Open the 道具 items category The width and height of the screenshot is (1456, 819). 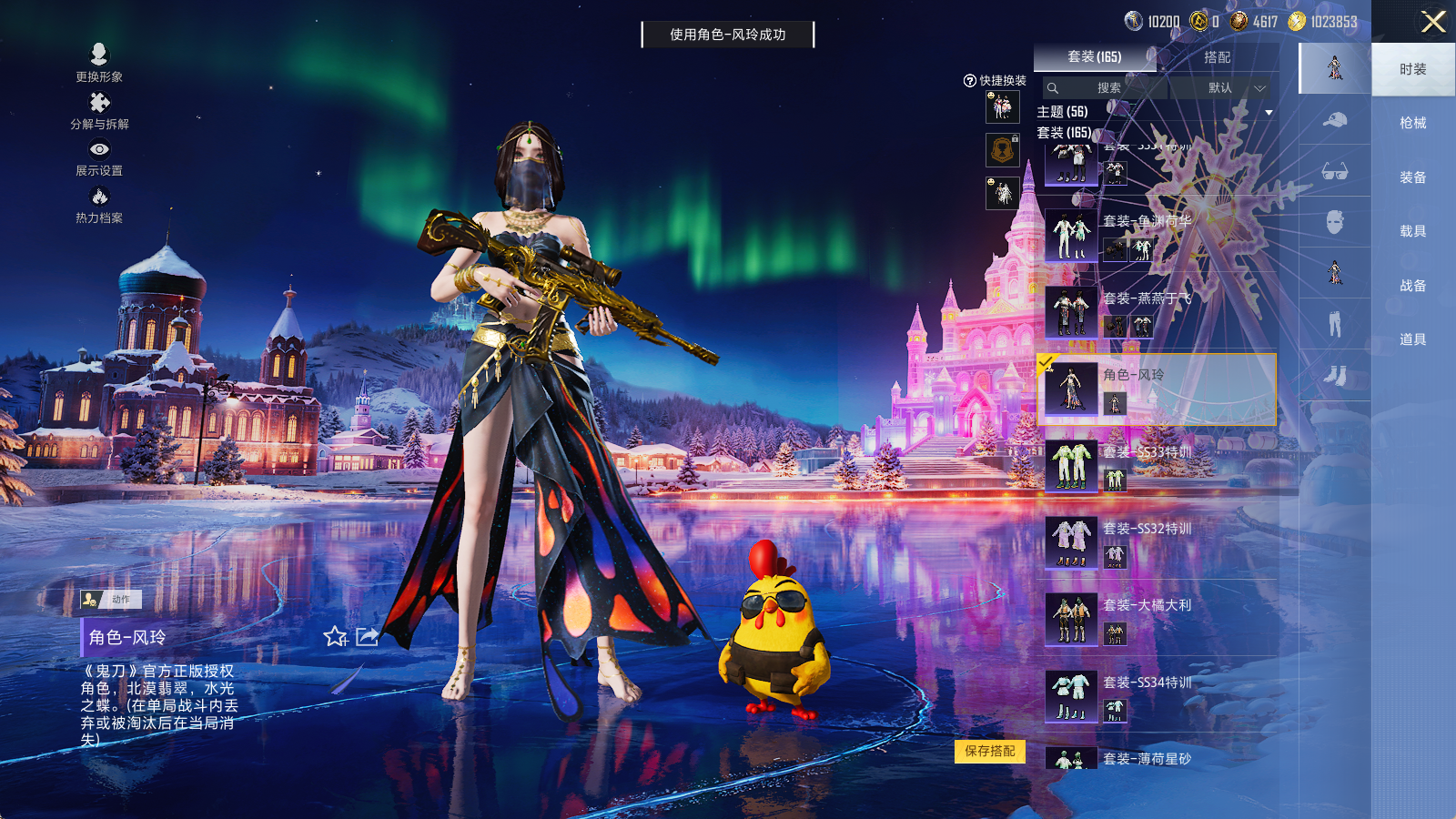(x=1412, y=339)
